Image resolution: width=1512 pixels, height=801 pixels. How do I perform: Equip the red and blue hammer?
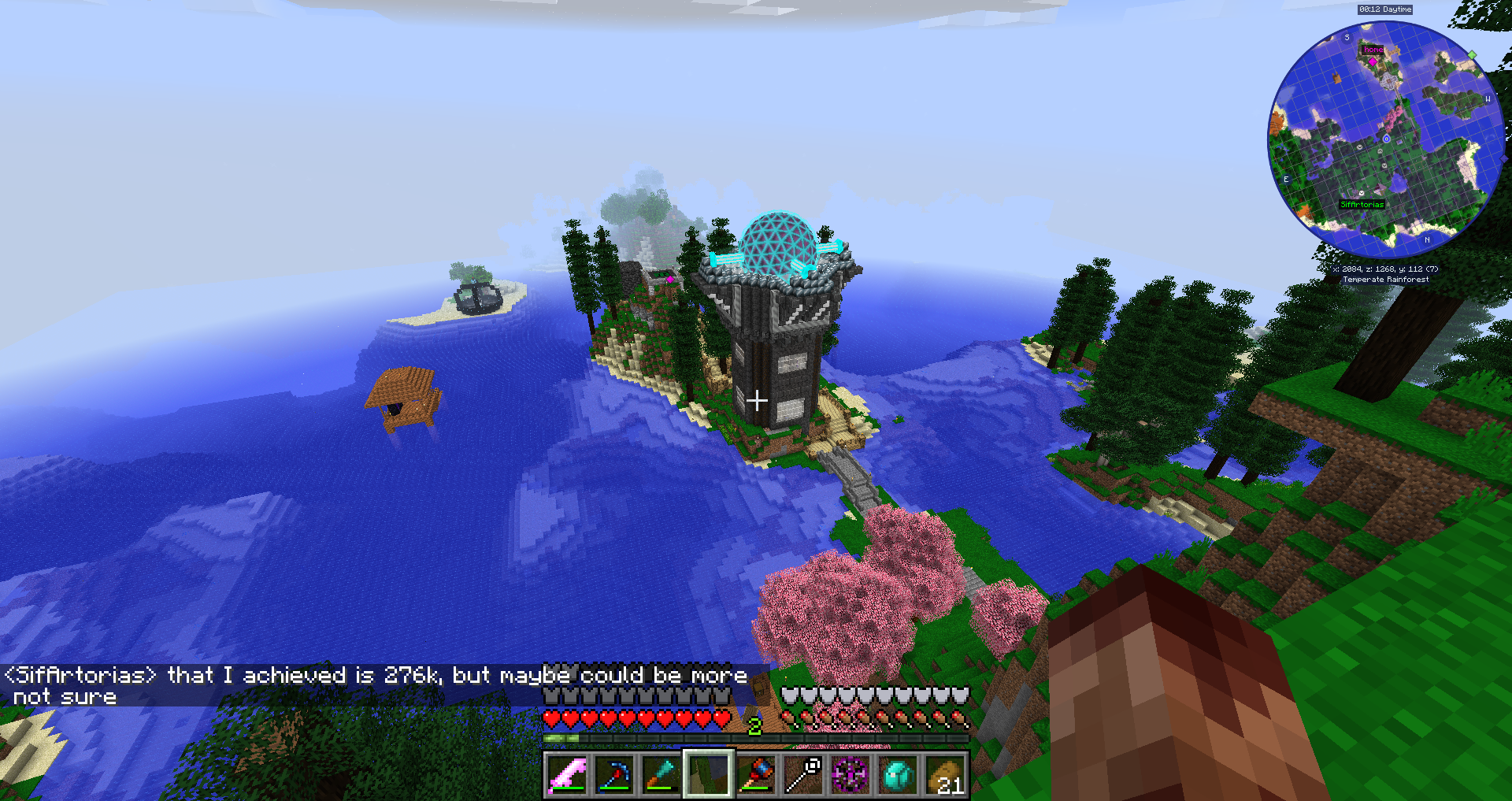click(756, 775)
